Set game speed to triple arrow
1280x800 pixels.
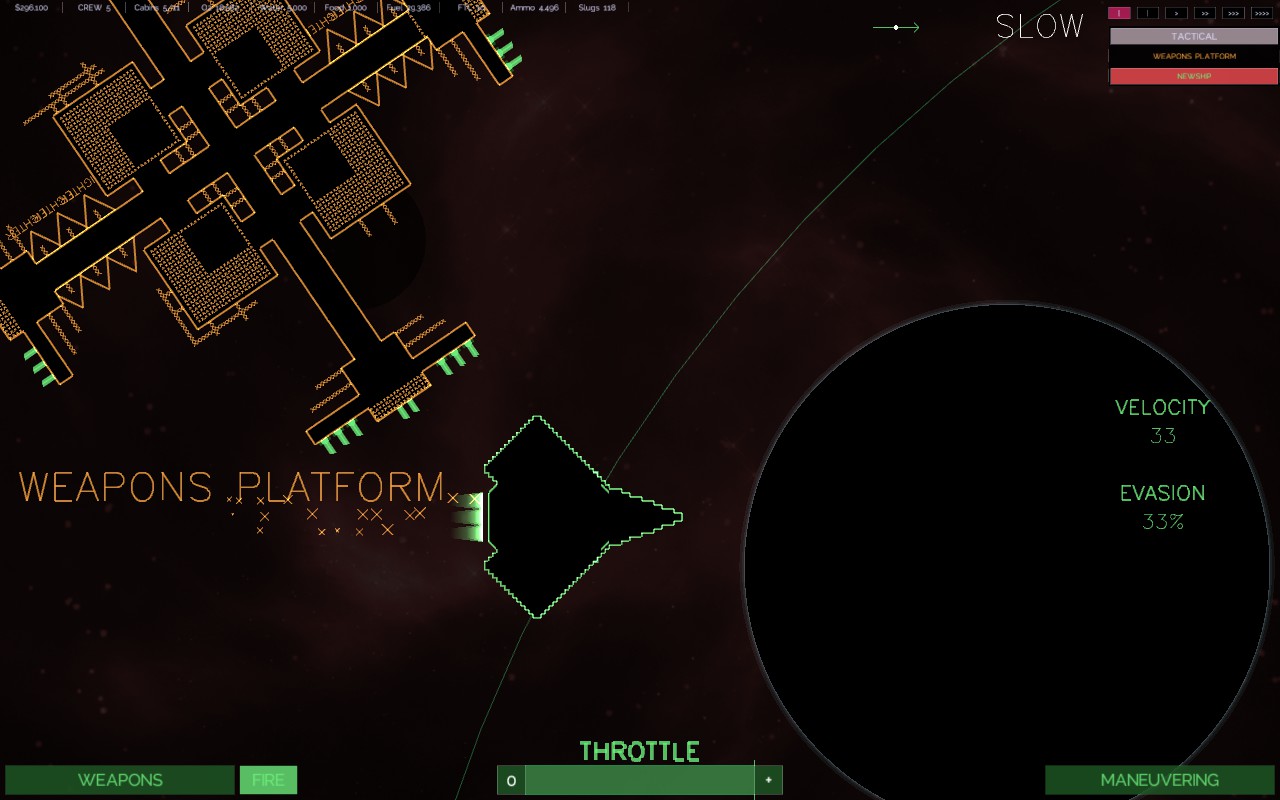pyautogui.click(x=1233, y=13)
